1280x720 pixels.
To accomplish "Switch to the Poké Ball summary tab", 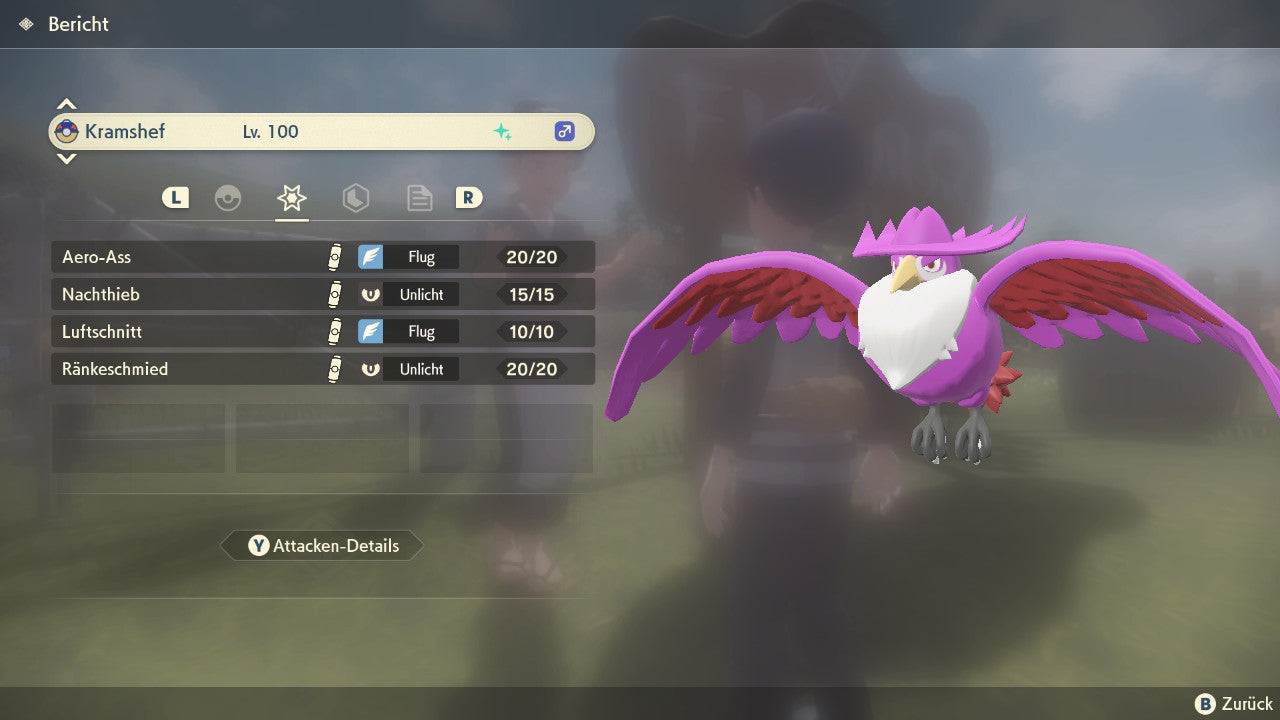I will pyautogui.click(x=228, y=198).
